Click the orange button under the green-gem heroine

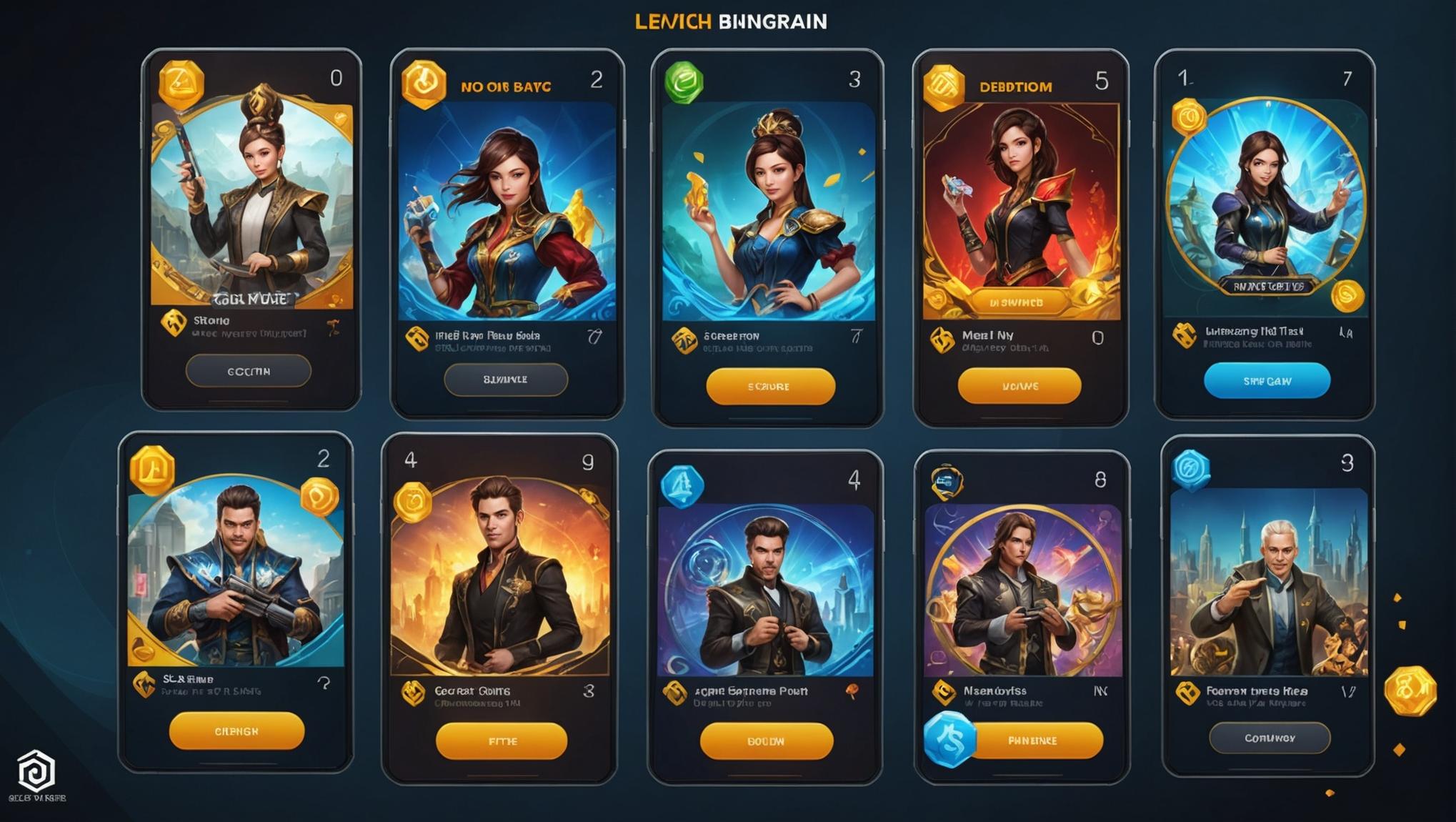tap(770, 386)
